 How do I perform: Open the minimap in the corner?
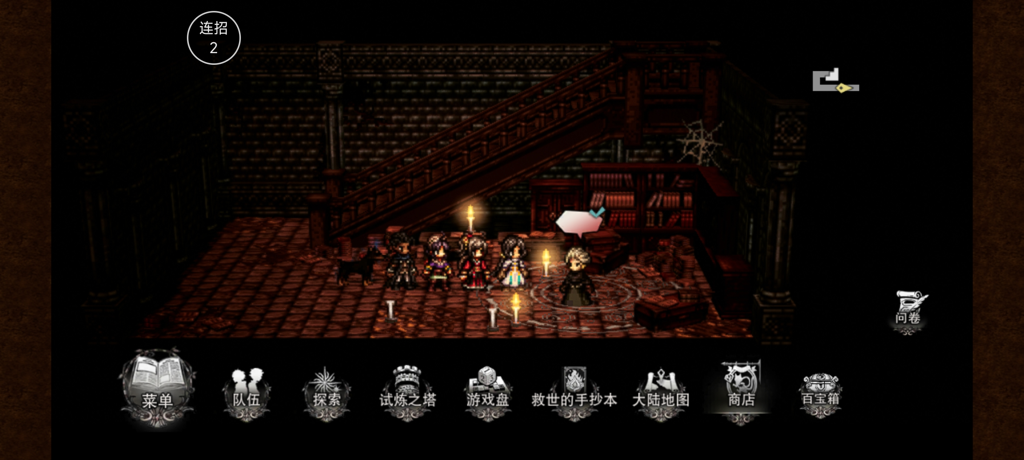coord(835,82)
